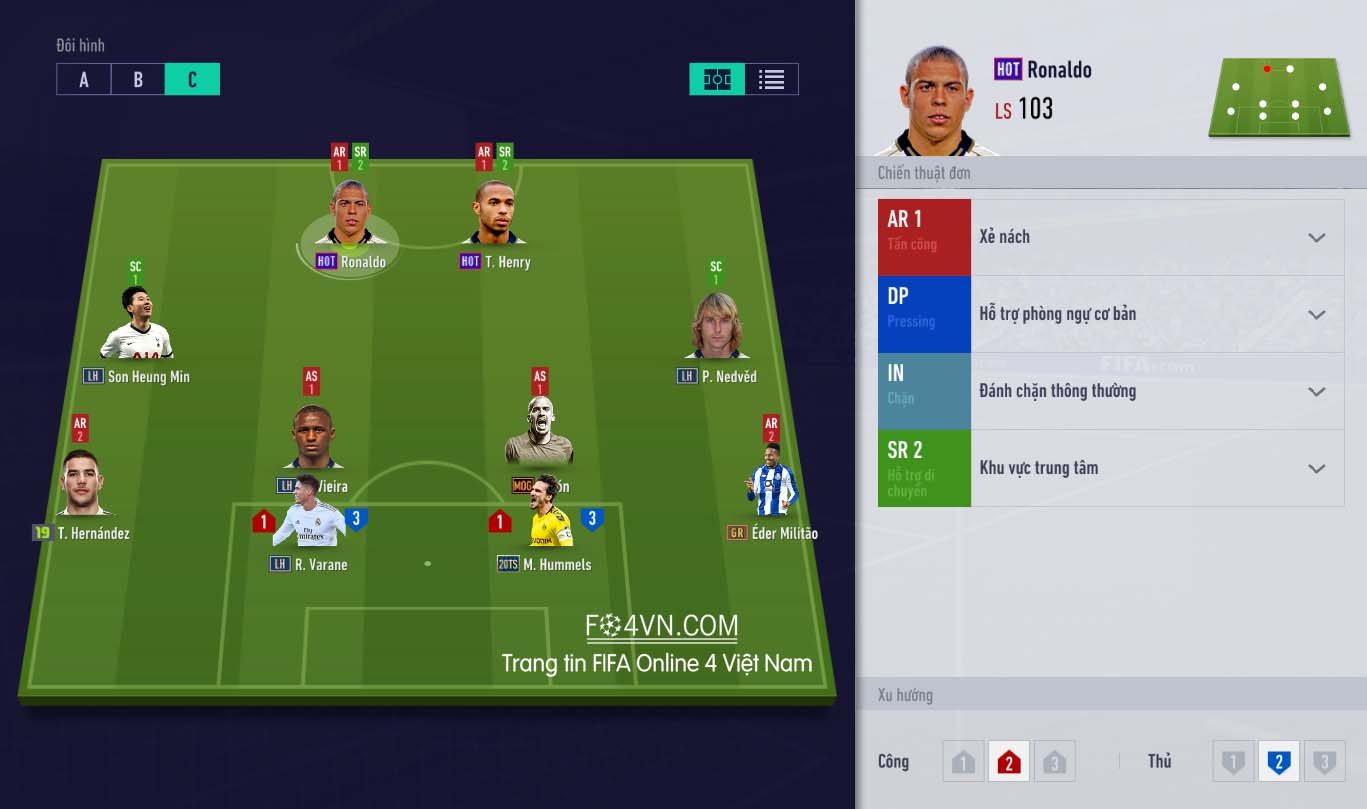Show the pitch formation view
This screenshot has width=1367, height=809.
(x=717, y=80)
